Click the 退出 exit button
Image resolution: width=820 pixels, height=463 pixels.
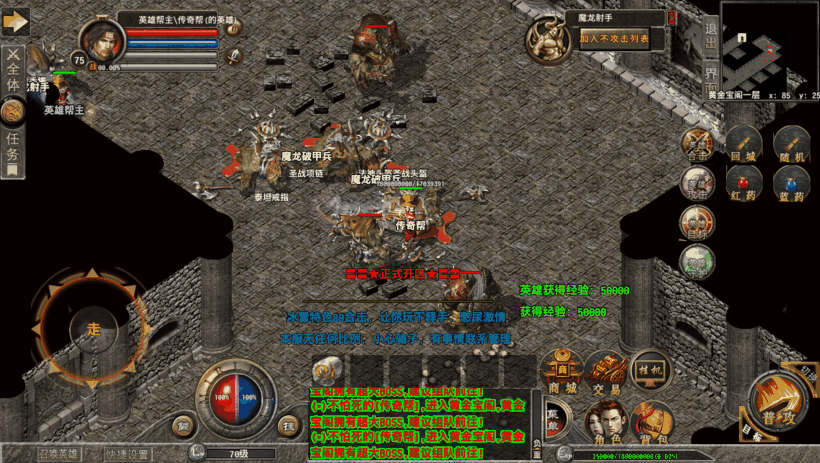(x=710, y=38)
